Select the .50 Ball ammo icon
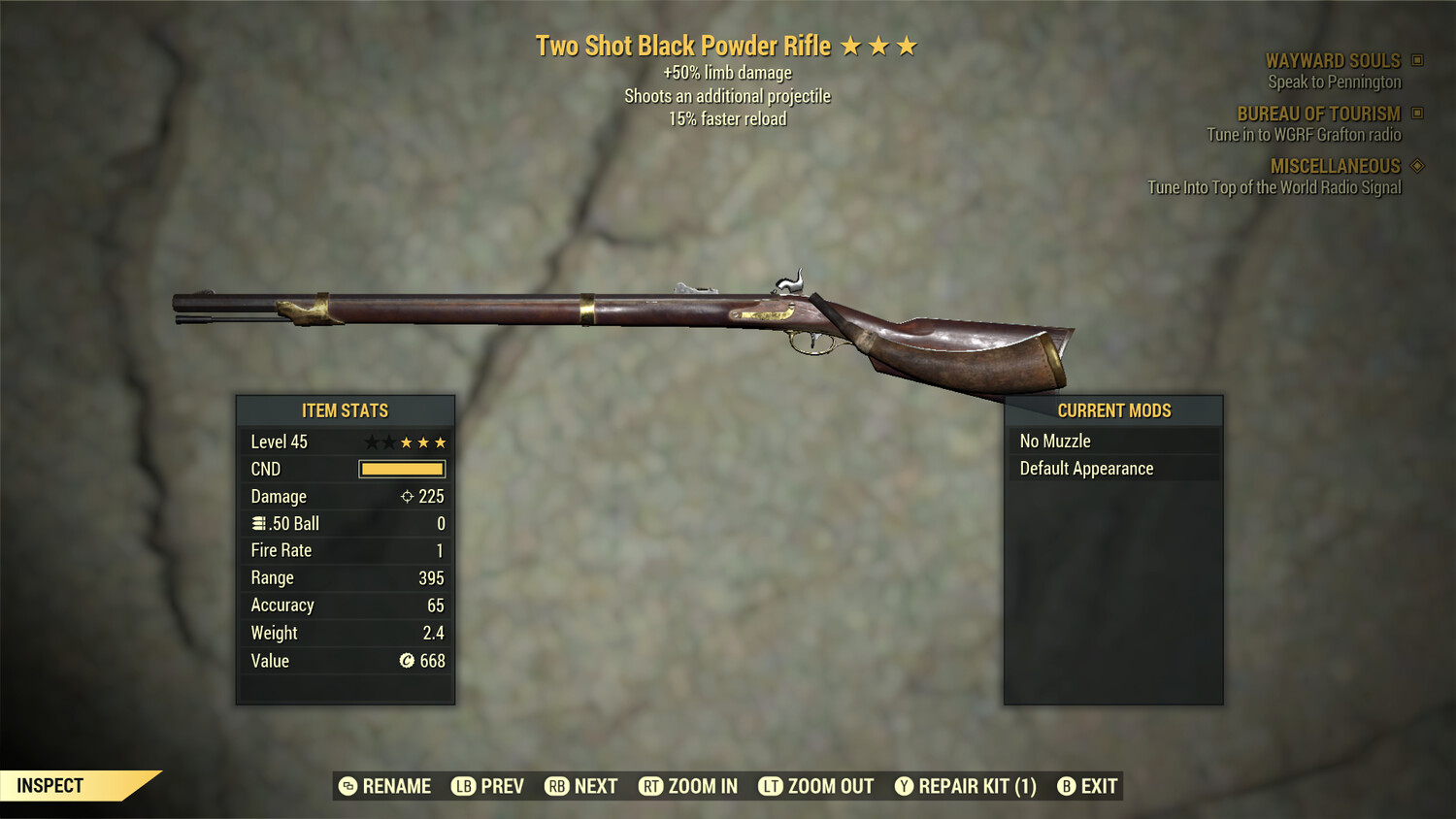 pyautogui.click(x=257, y=523)
